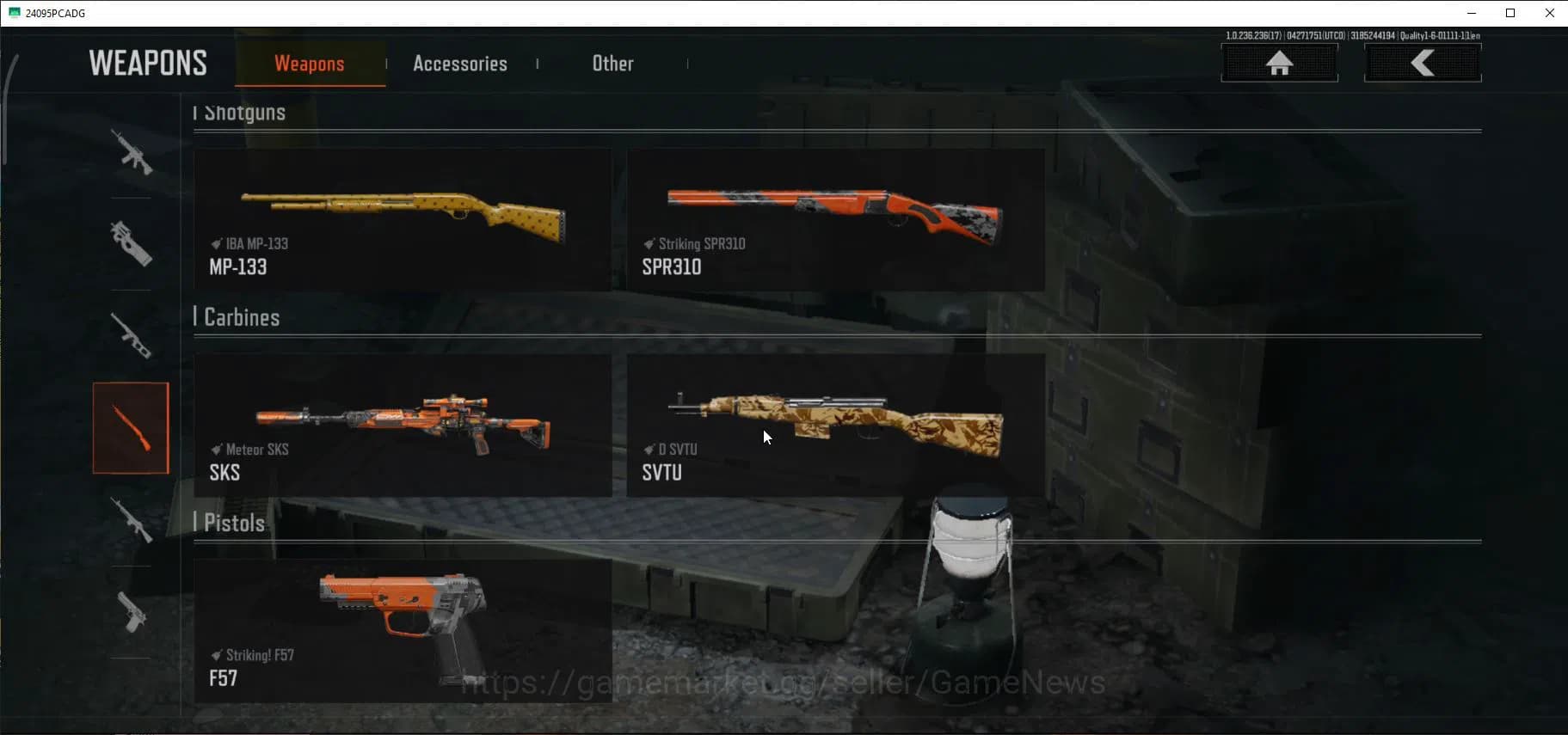The height and width of the screenshot is (735, 1568).
Task: Click the skin tag icon beside IBA MP-133
Action: click(215, 243)
